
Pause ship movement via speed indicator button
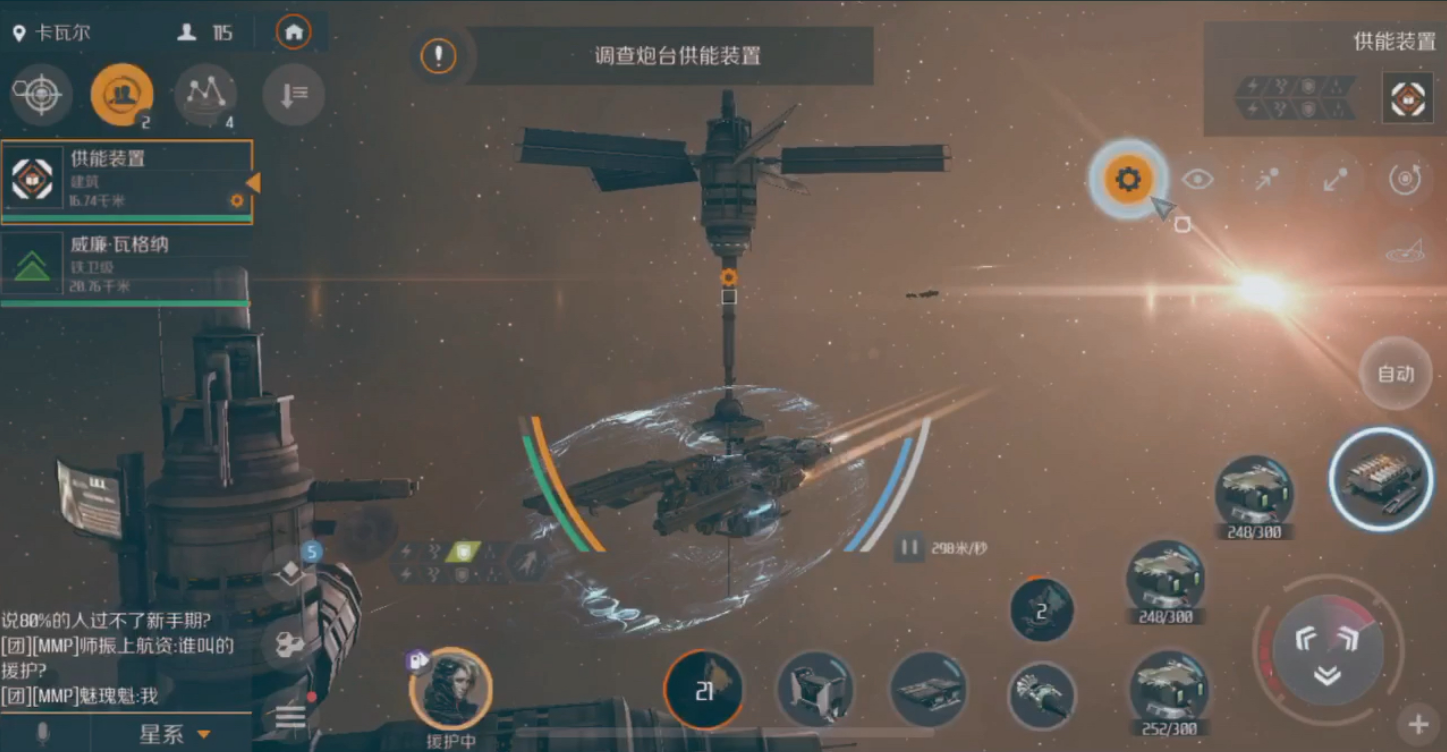909,548
